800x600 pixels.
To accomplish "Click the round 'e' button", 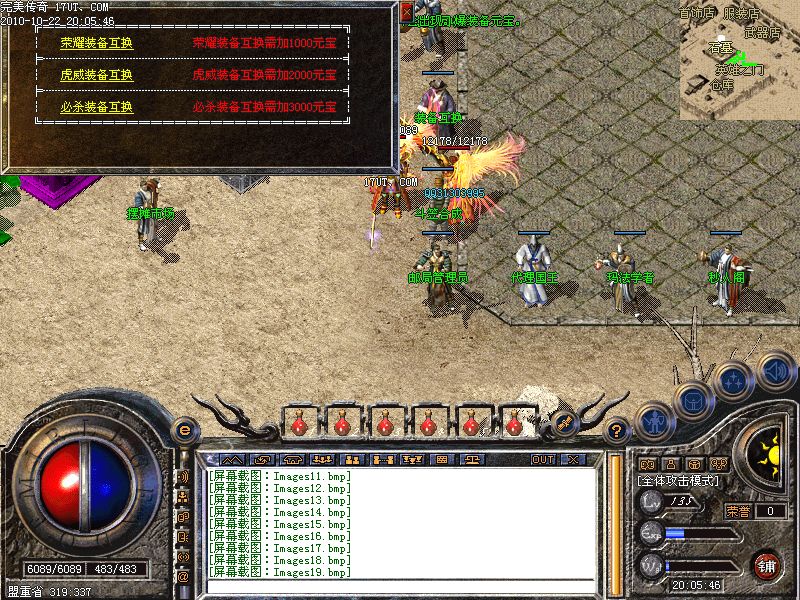I will point(183,430).
